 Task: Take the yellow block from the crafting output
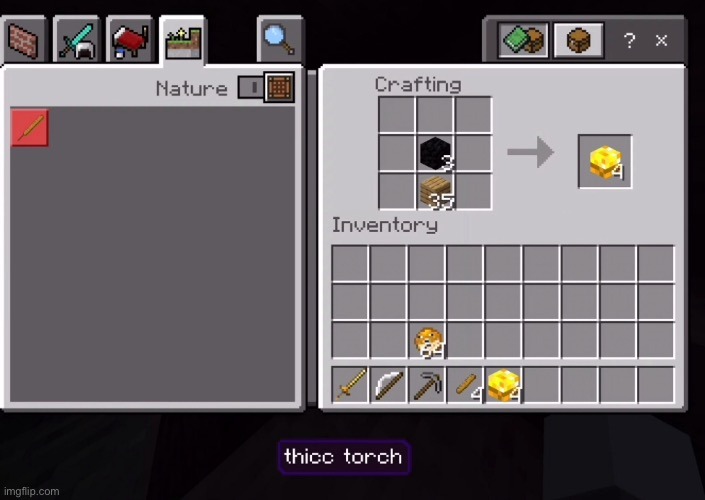604,161
